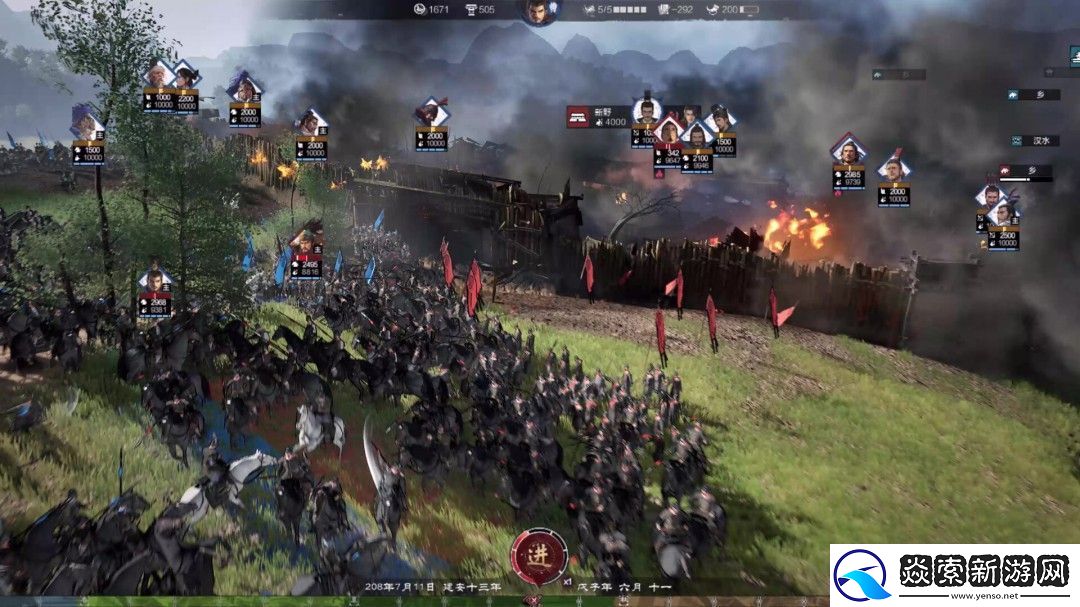
Task: Click the 炎索新游网 site logo
Action: 954,575
